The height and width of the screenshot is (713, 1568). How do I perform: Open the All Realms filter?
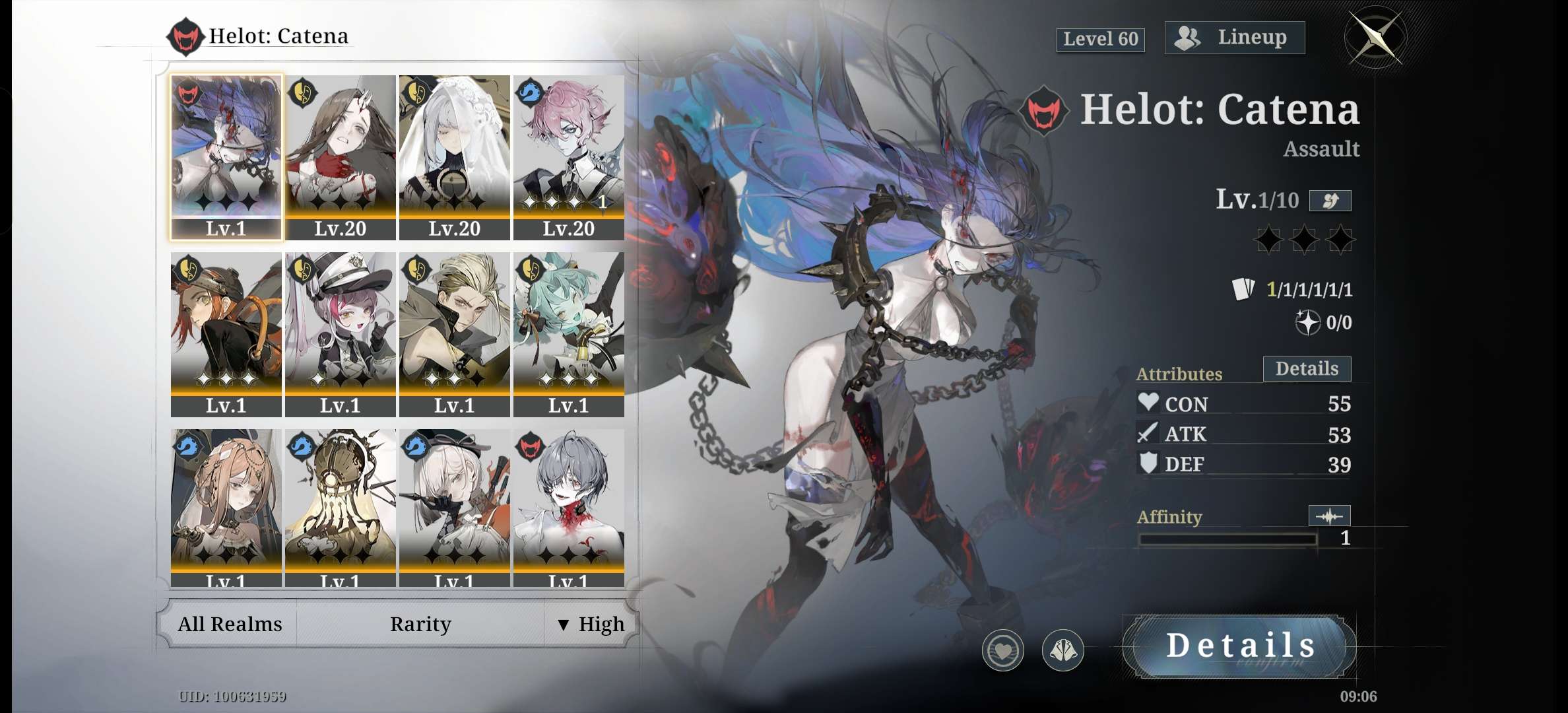230,624
